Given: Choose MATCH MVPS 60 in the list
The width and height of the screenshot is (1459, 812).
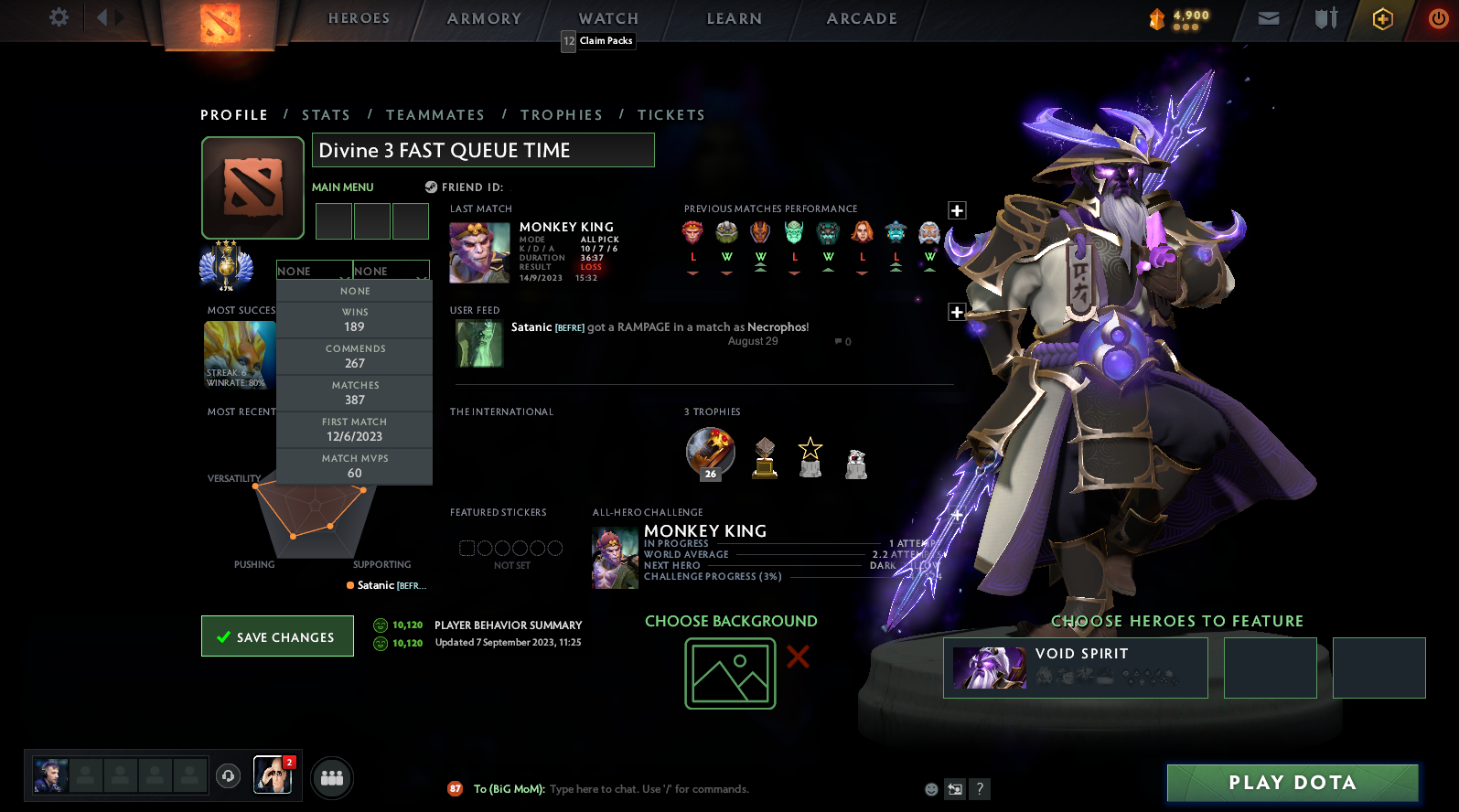Looking at the screenshot, I should [x=354, y=465].
